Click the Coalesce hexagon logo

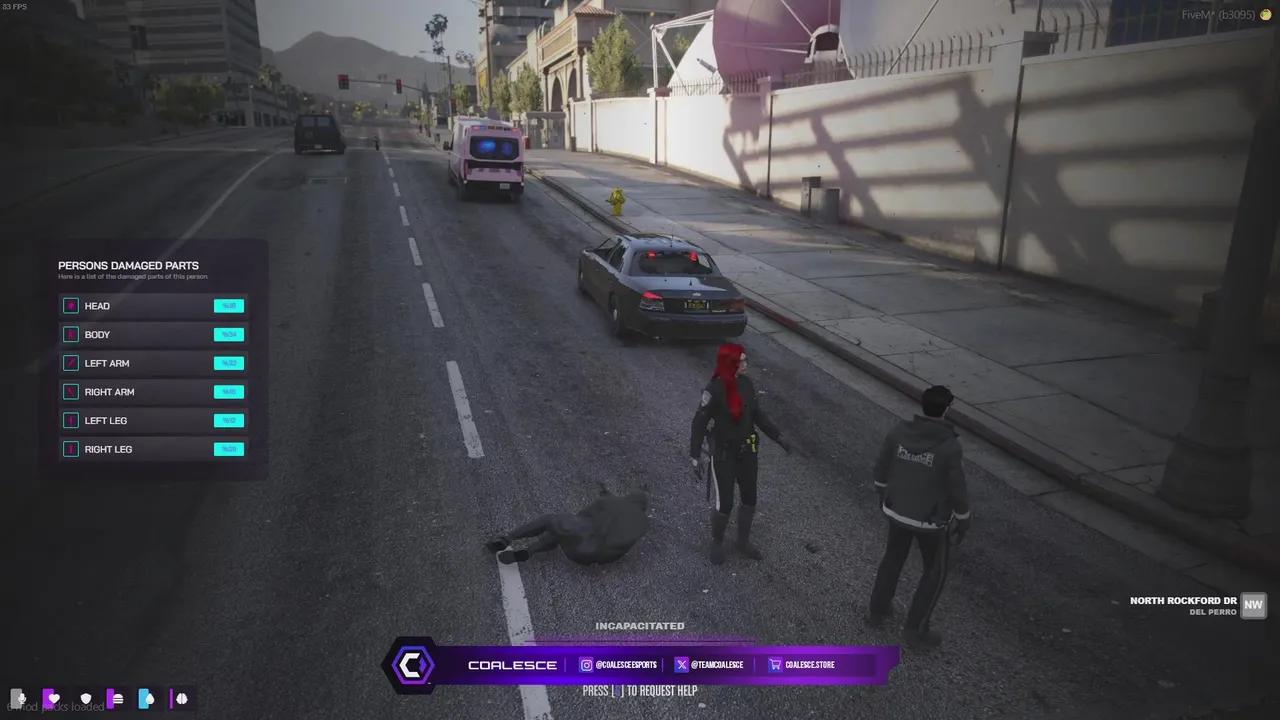pyautogui.click(x=412, y=664)
